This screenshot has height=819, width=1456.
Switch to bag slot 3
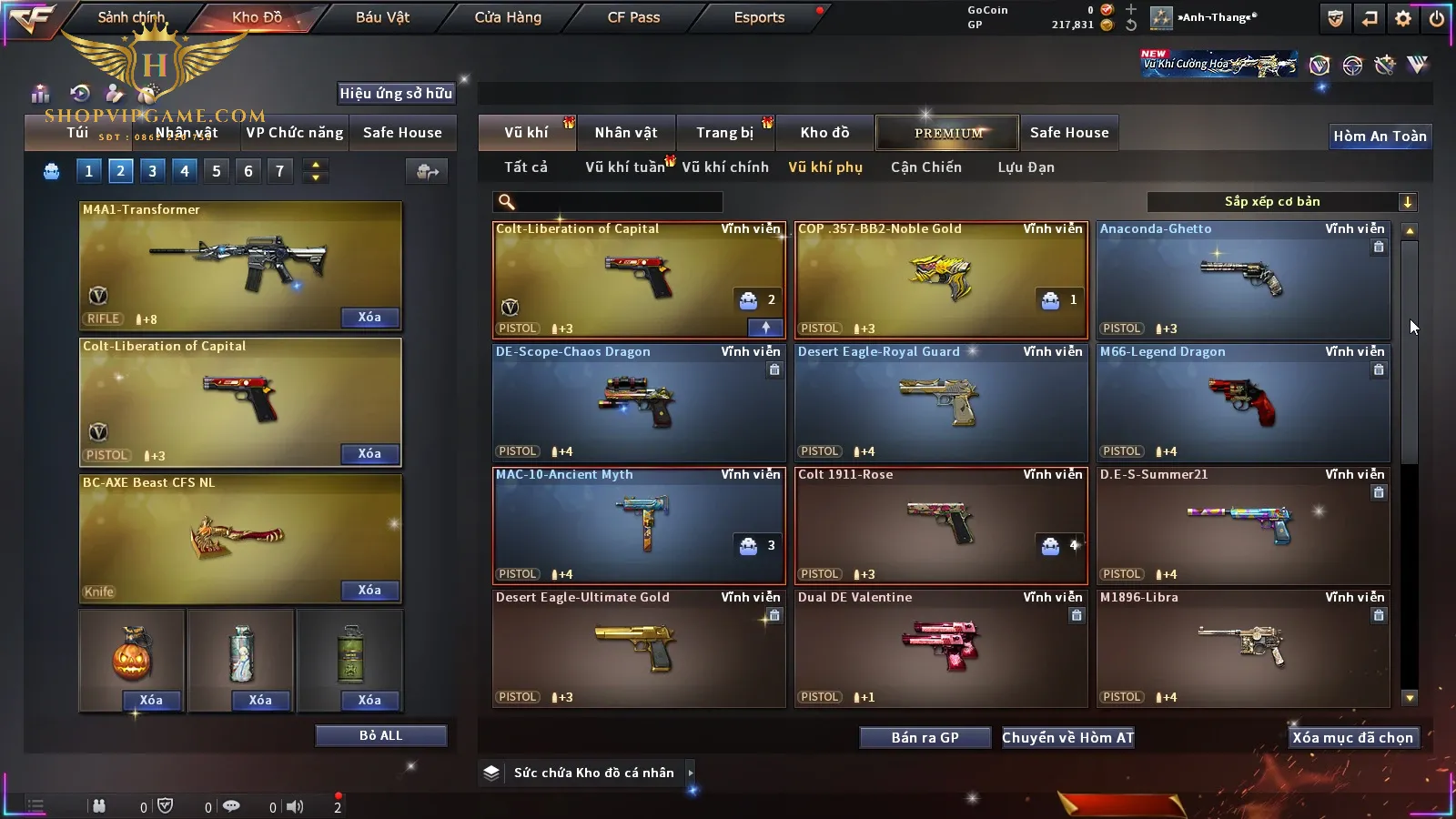(152, 171)
